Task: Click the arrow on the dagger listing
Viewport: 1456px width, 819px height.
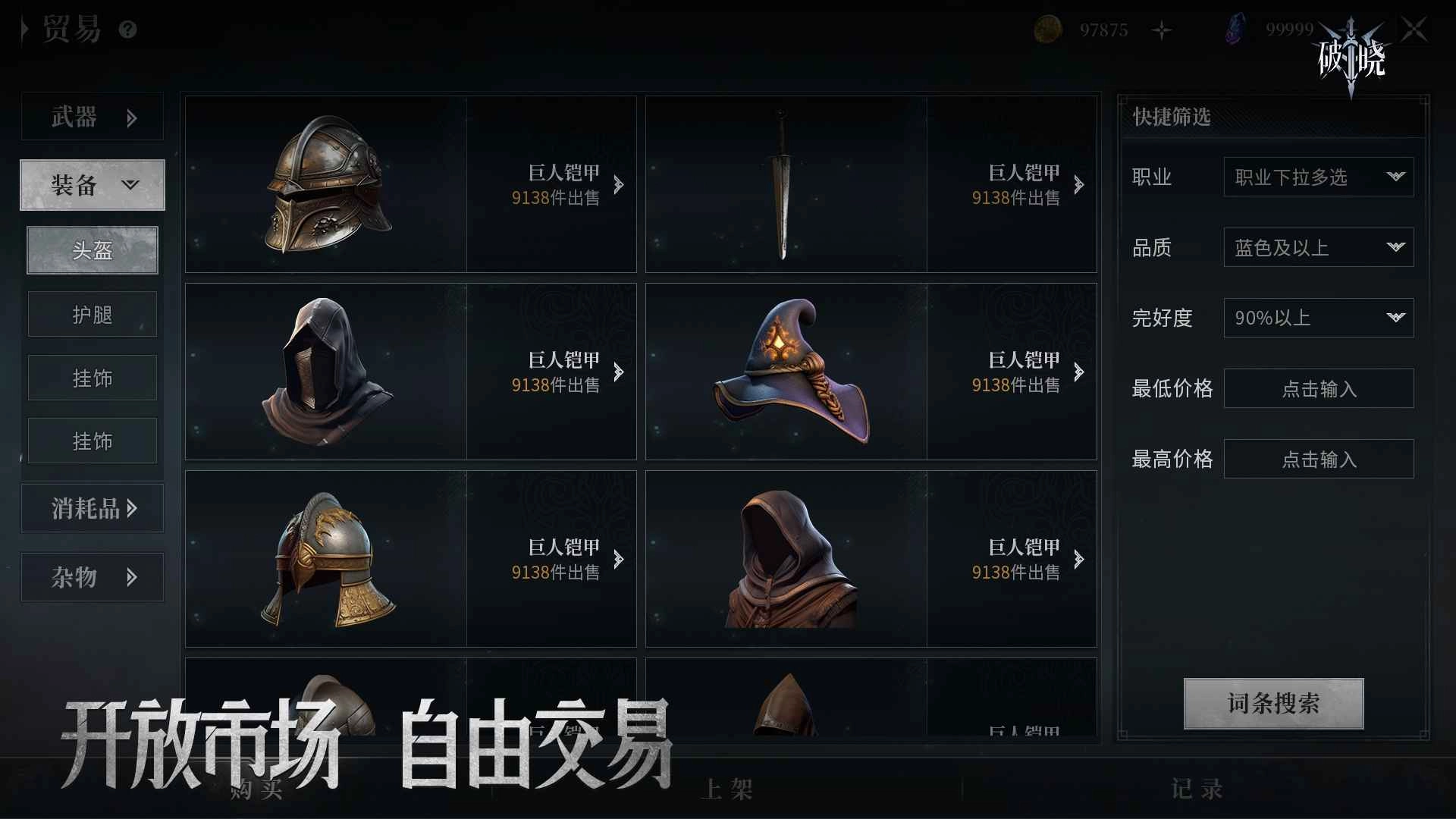Action: pos(1080,184)
